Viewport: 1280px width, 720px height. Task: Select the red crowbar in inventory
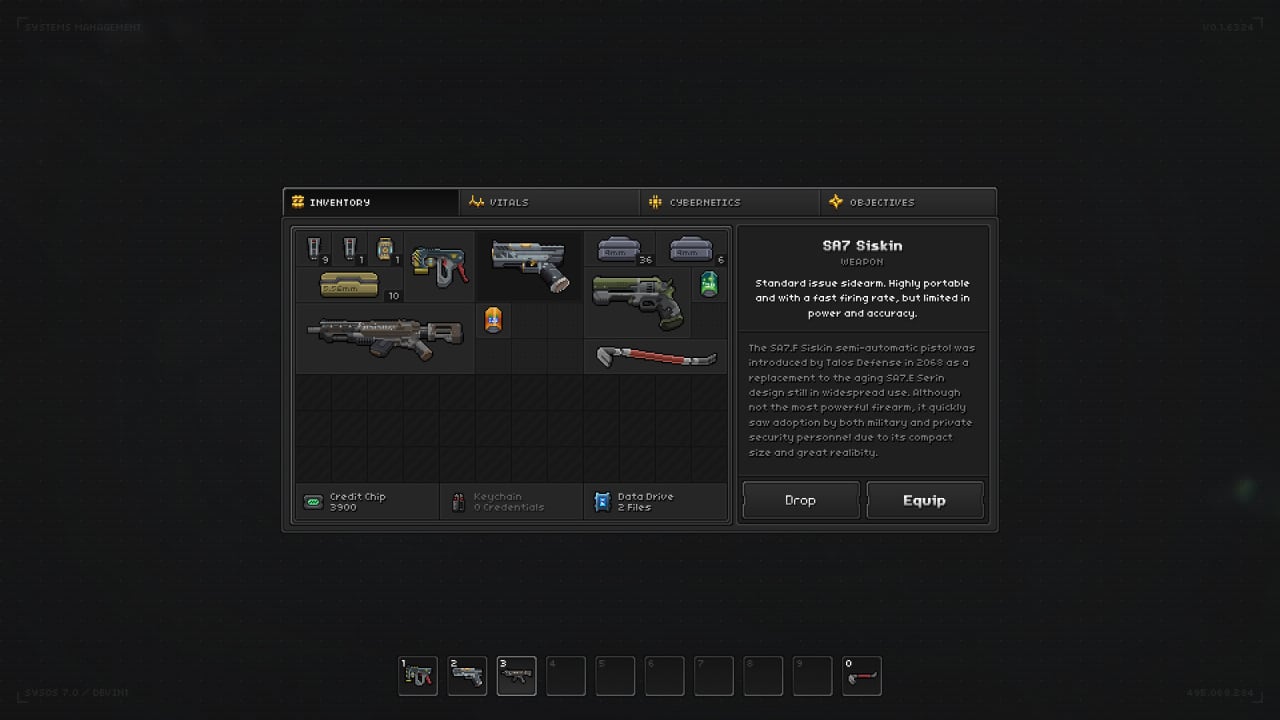(x=655, y=356)
